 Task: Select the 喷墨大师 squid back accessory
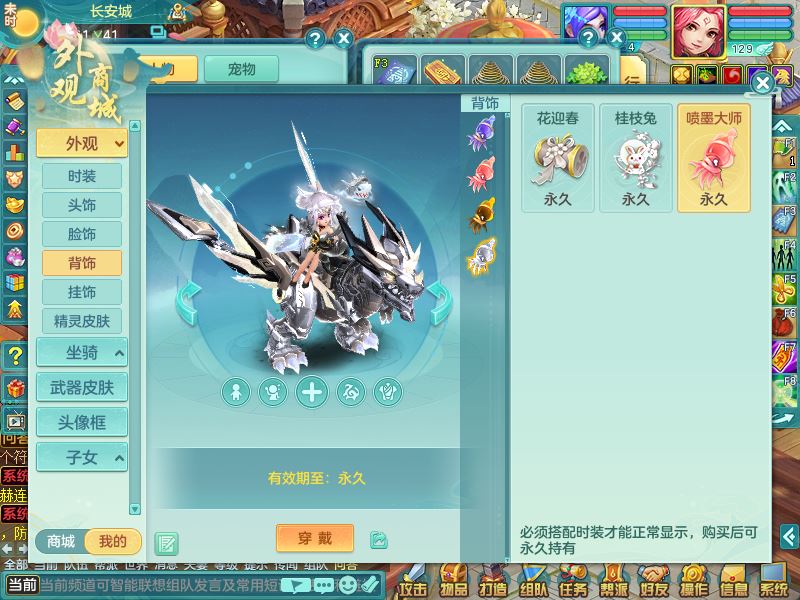(x=714, y=158)
